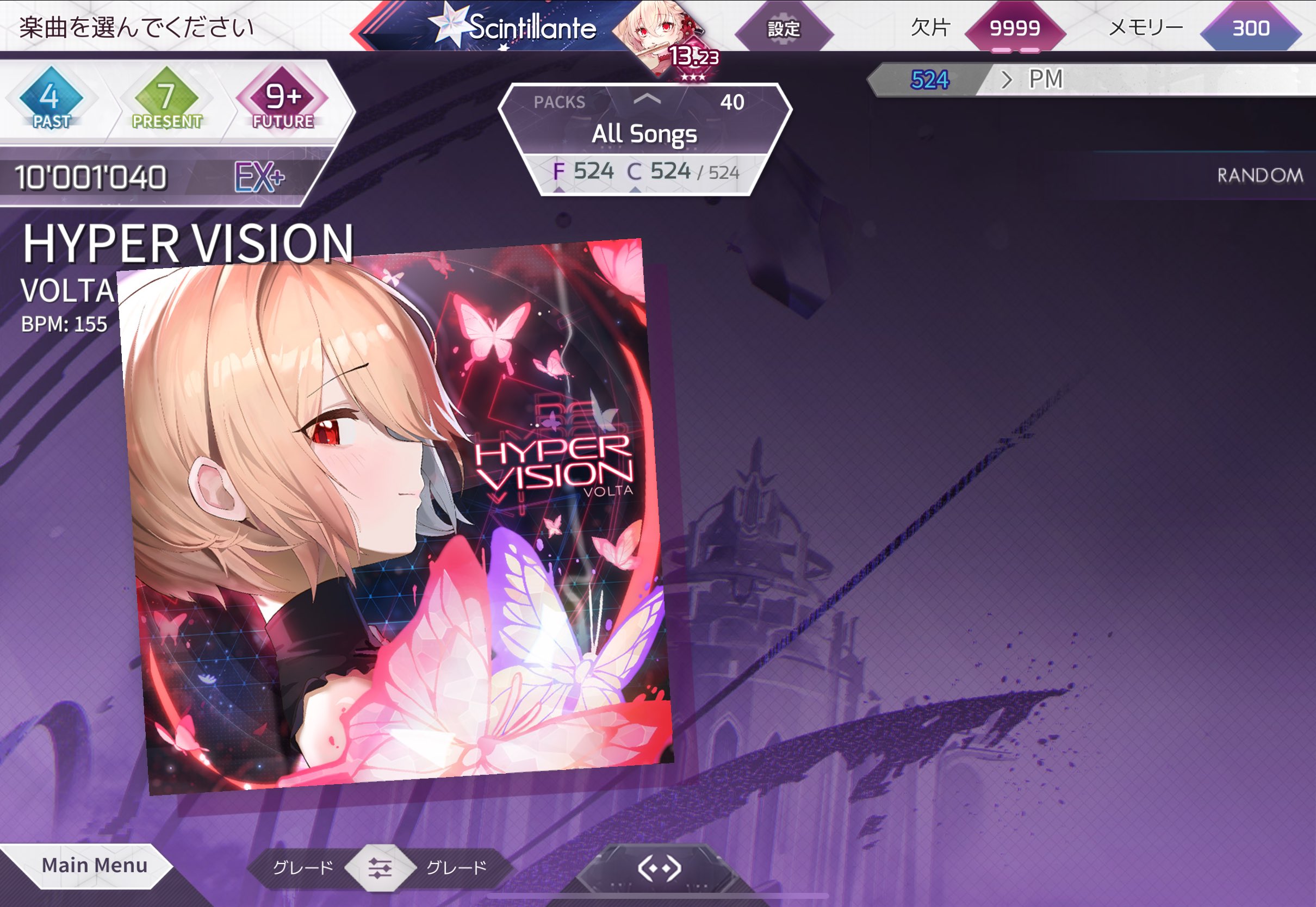
Task: Pick a RANDOM song
Action: [1259, 176]
